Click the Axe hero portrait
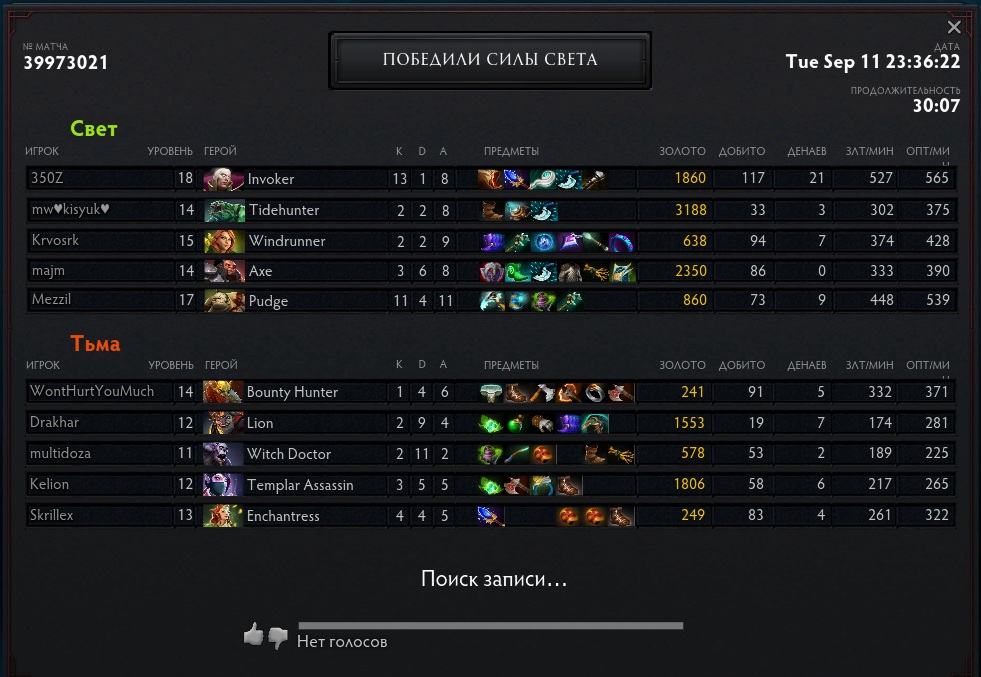 click(224, 271)
